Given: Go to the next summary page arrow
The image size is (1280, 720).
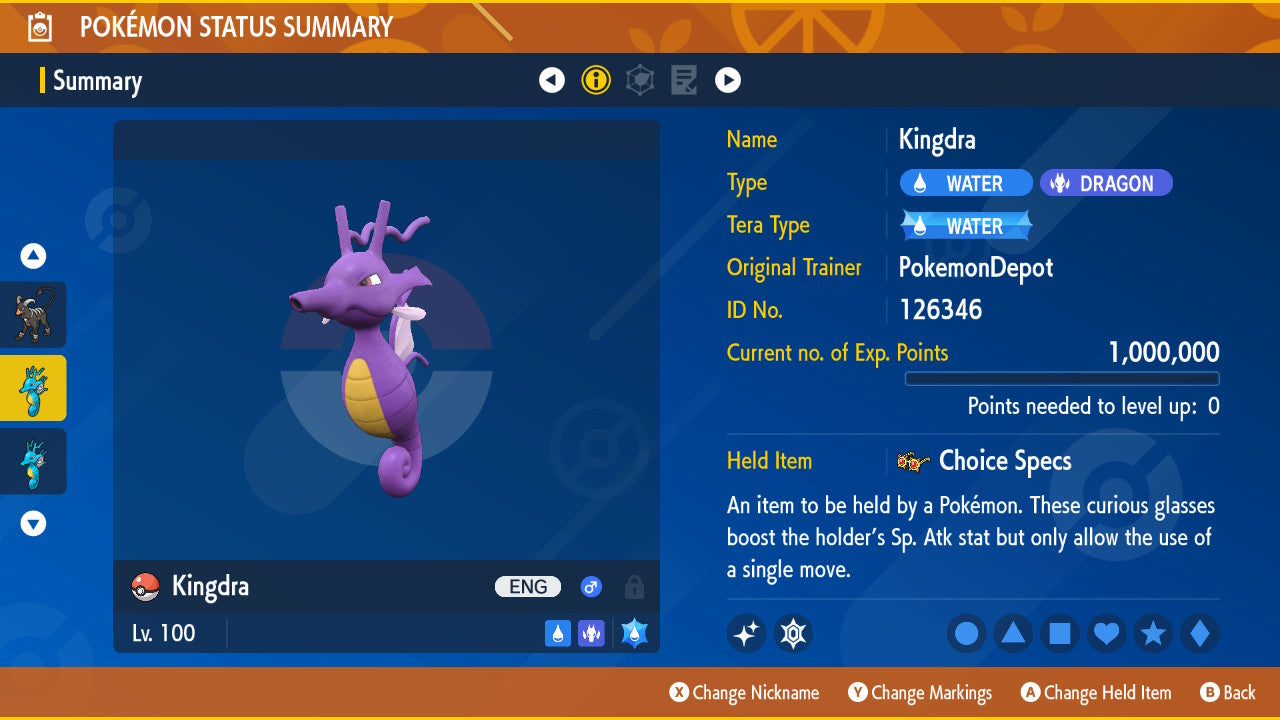Looking at the screenshot, I should pos(728,80).
